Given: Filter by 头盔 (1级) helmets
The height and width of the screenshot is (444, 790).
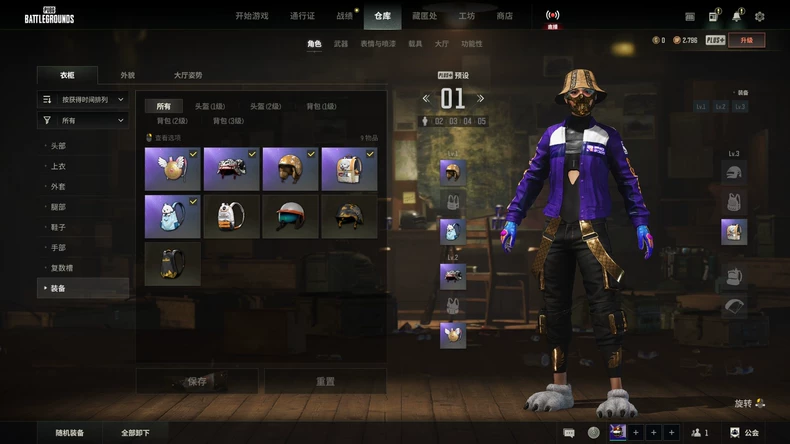Looking at the screenshot, I should tap(209, 106).
